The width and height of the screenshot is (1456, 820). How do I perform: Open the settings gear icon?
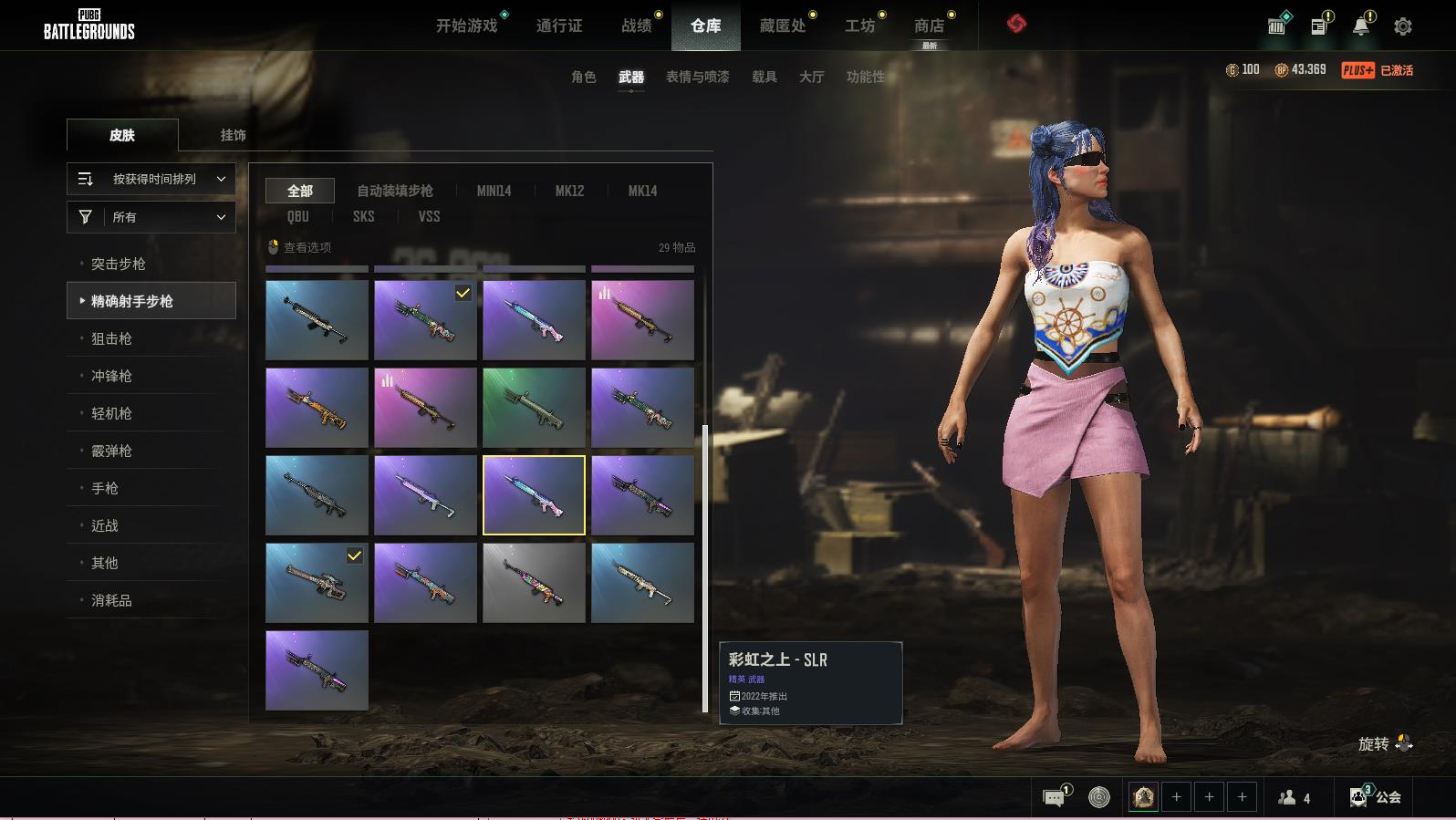(x=1403, y=26)
